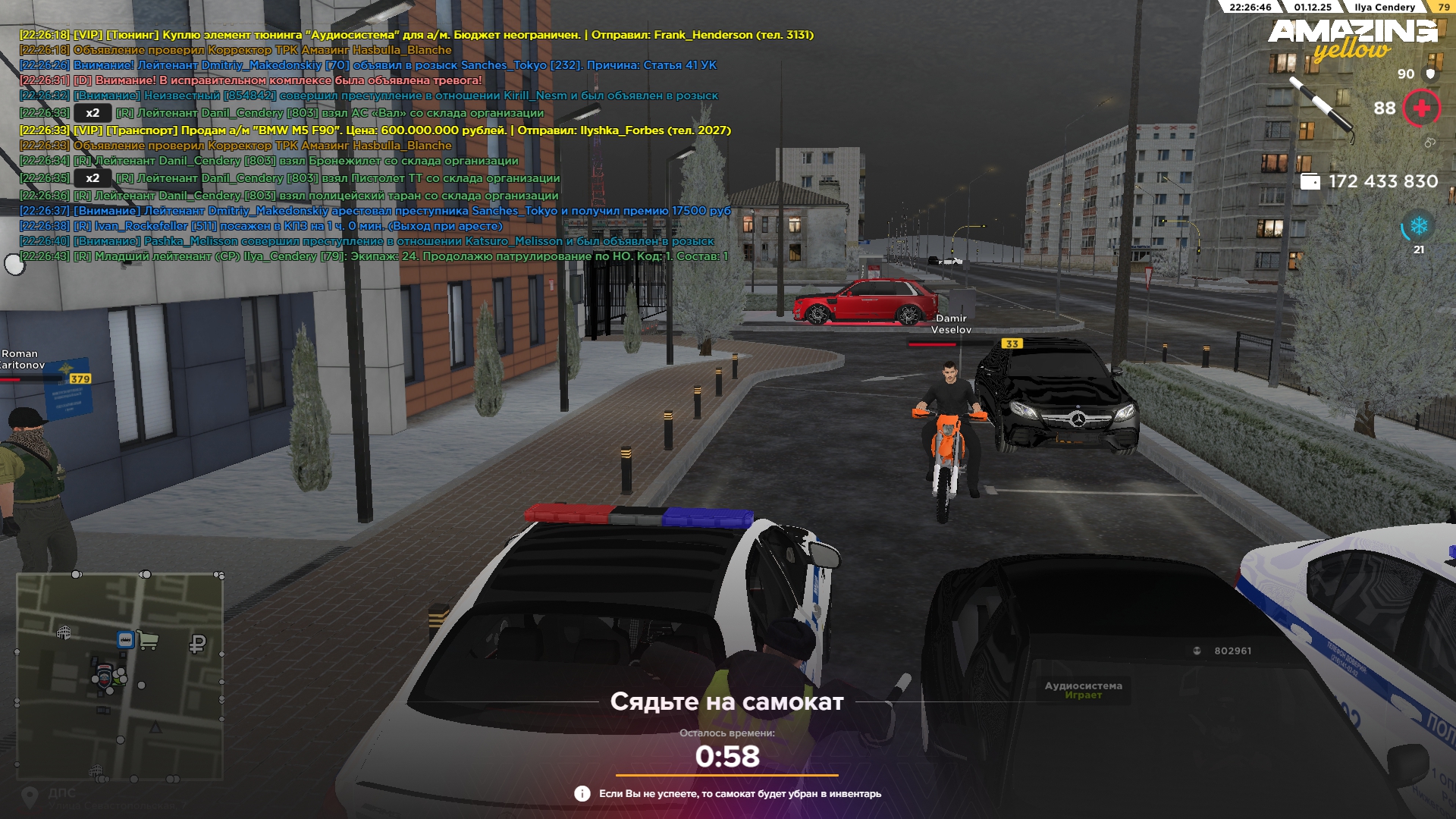Click the wallet money icon
Screen dimensions: 1456x819
pos(1310,182)
